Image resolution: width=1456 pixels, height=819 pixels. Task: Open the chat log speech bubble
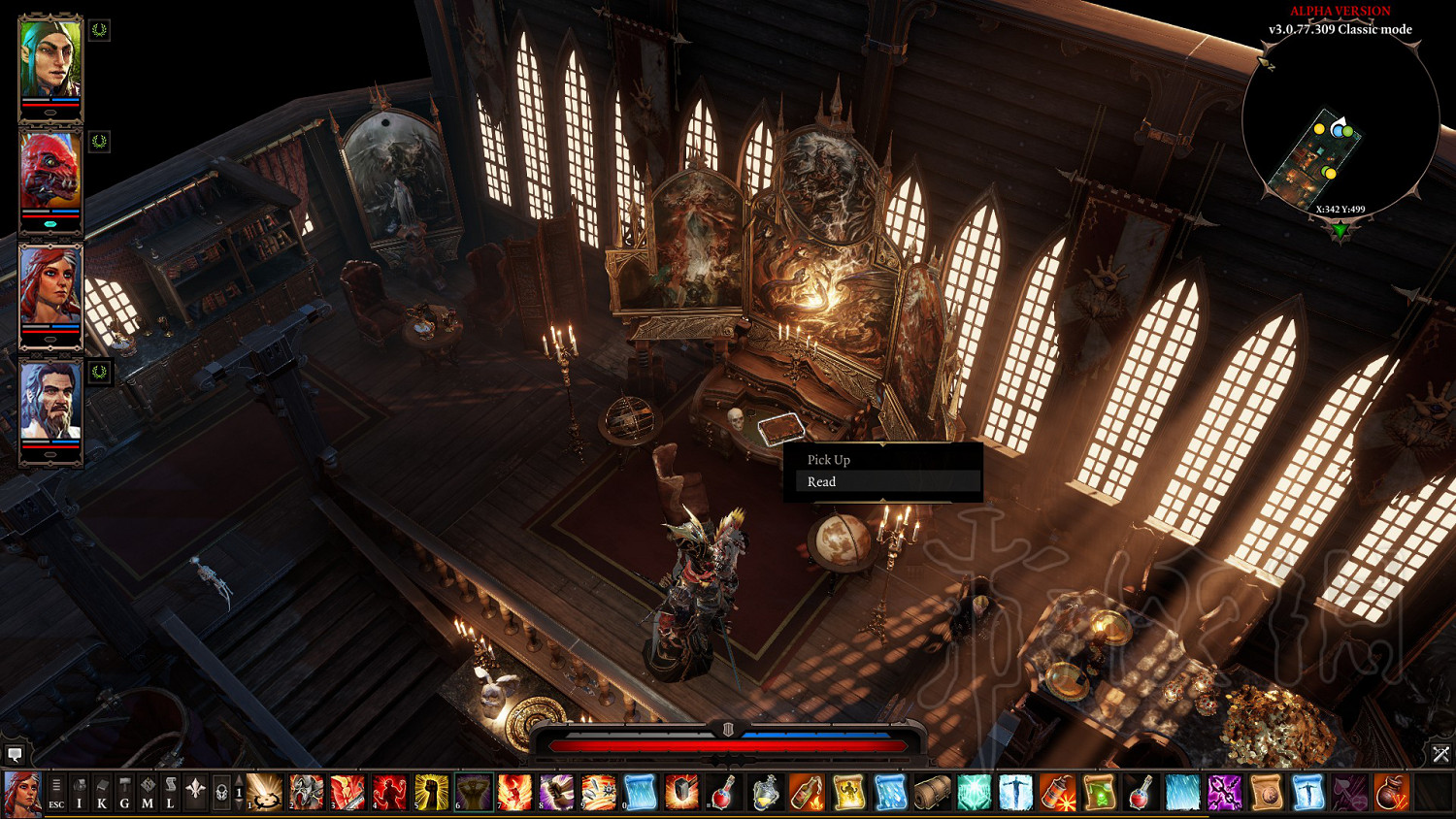point(15,754)
